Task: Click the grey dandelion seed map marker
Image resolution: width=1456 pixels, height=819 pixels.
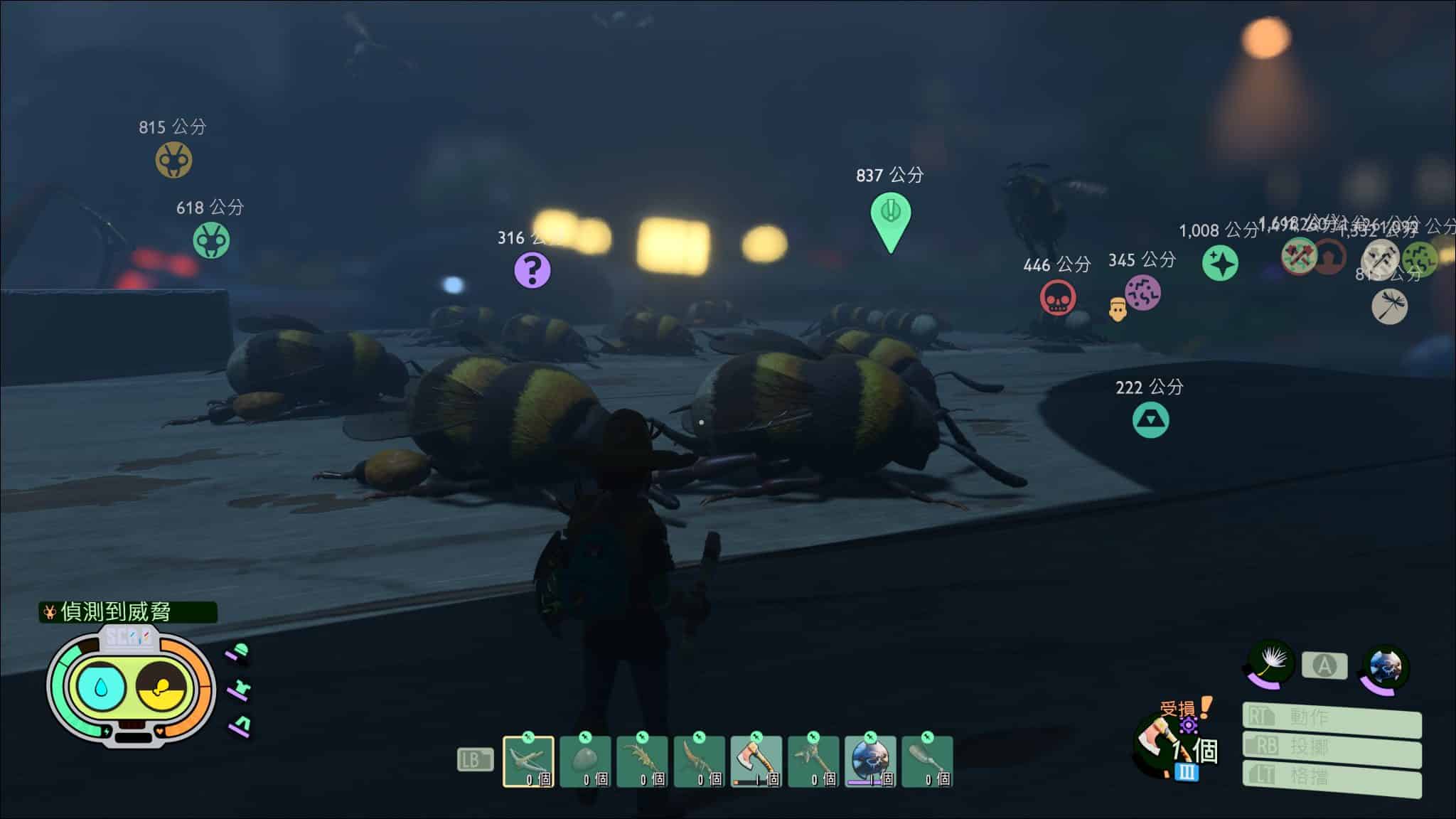Action: [x=1388, y=306]
